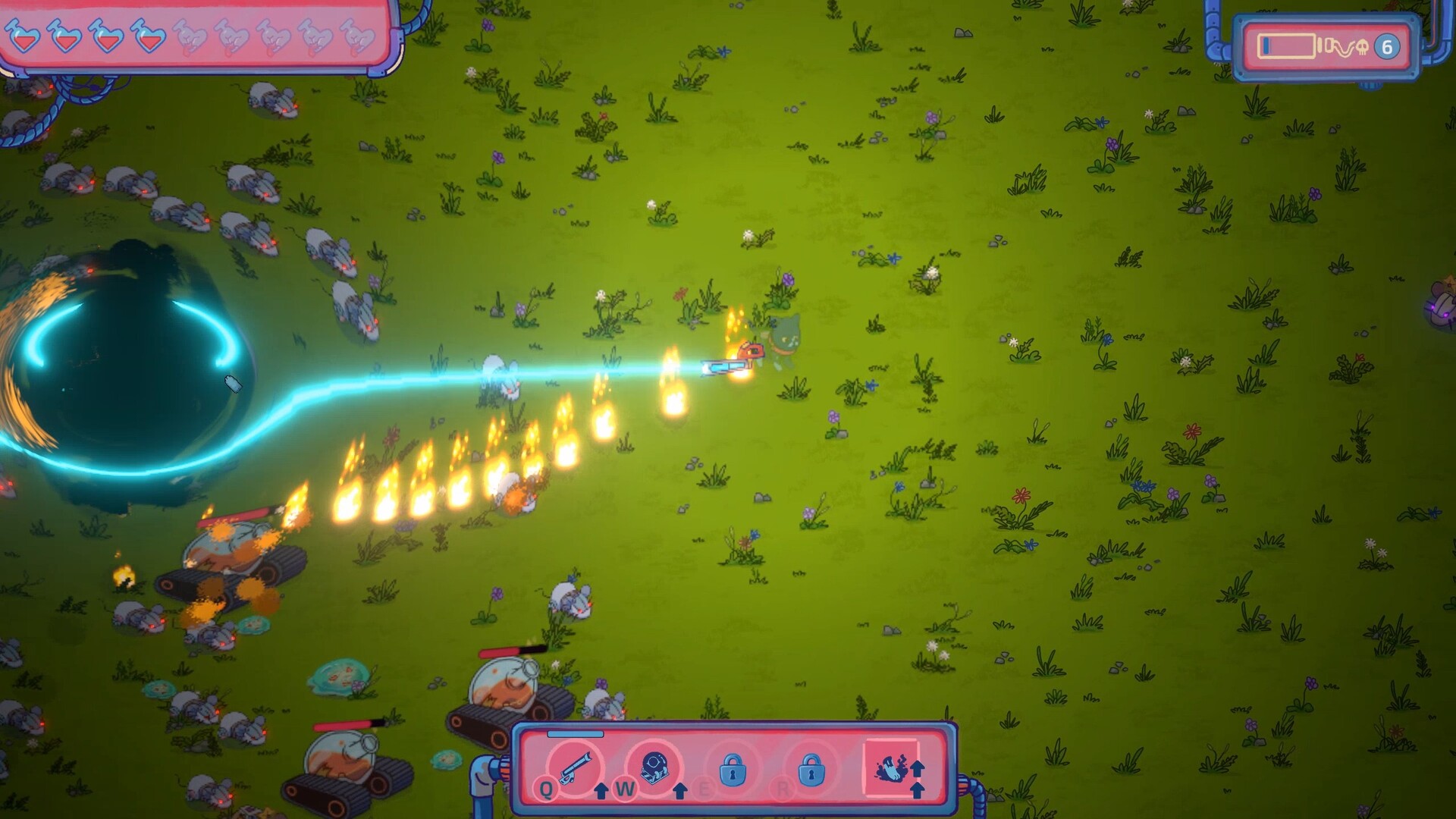Click the top upgrade arrow on the special ability
The image size is (1456, 819).
click(x=917, y=764)
